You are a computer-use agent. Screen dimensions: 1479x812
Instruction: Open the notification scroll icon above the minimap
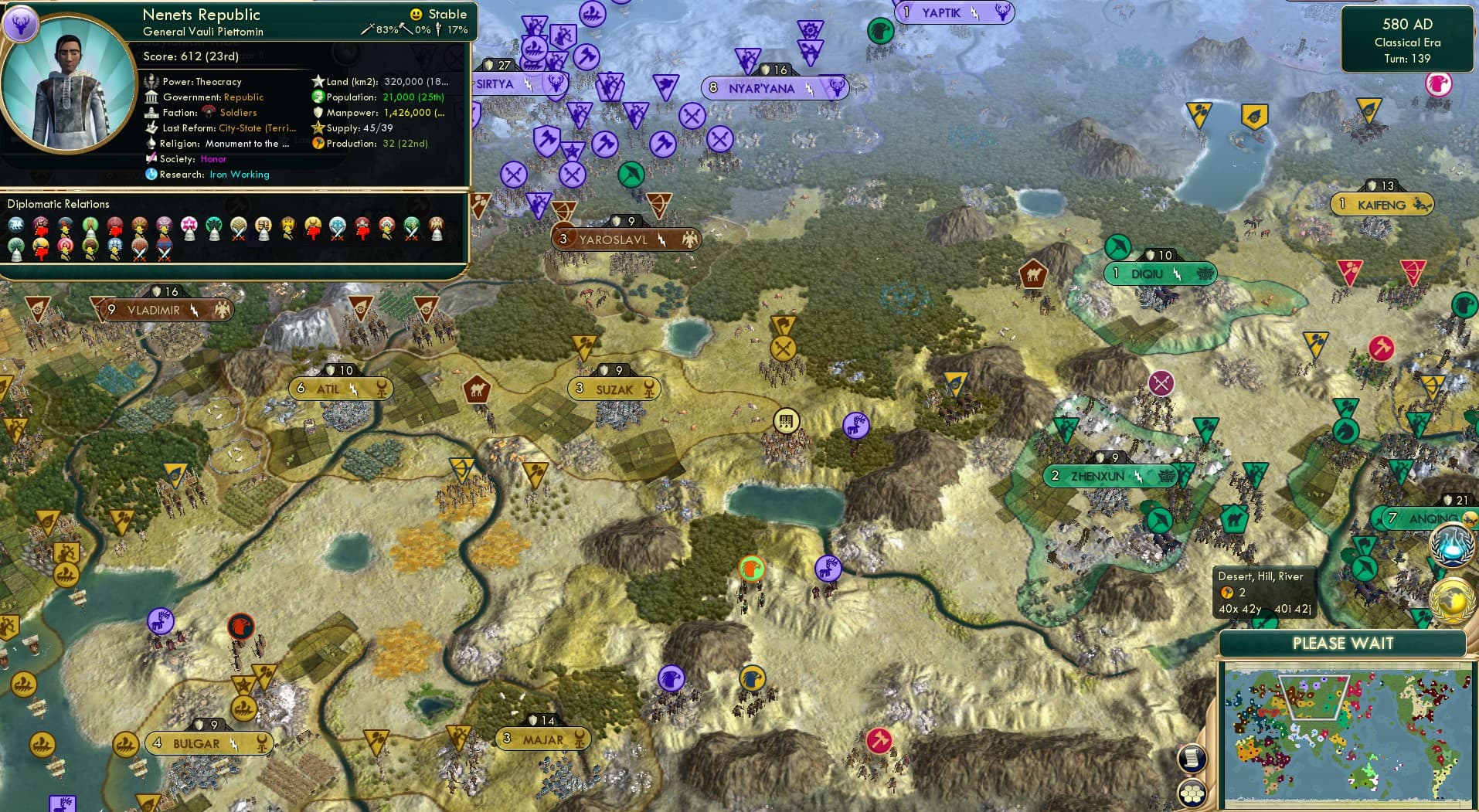pos(1191,759)
